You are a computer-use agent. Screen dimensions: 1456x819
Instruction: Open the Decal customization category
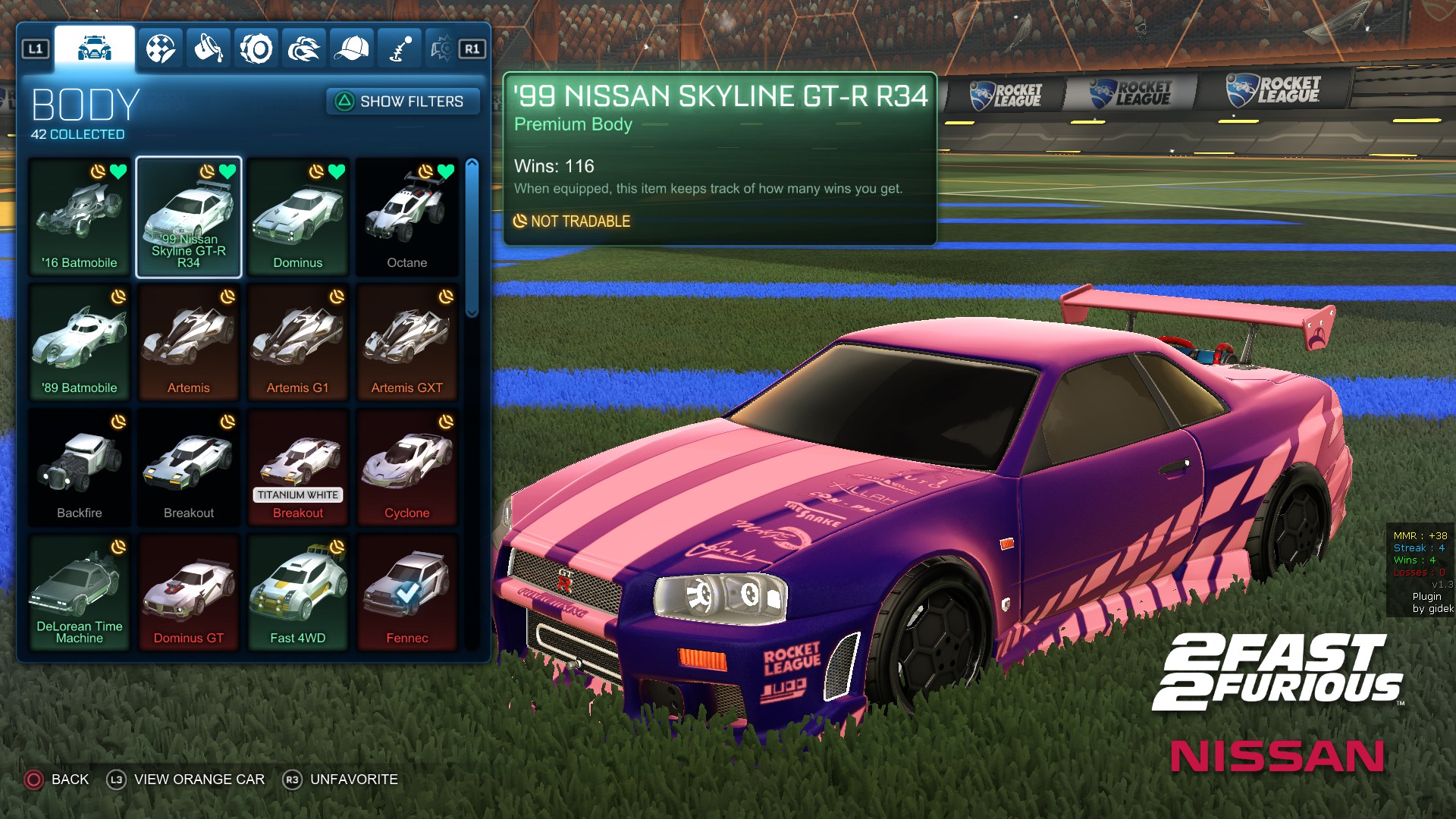click(161, 47)
